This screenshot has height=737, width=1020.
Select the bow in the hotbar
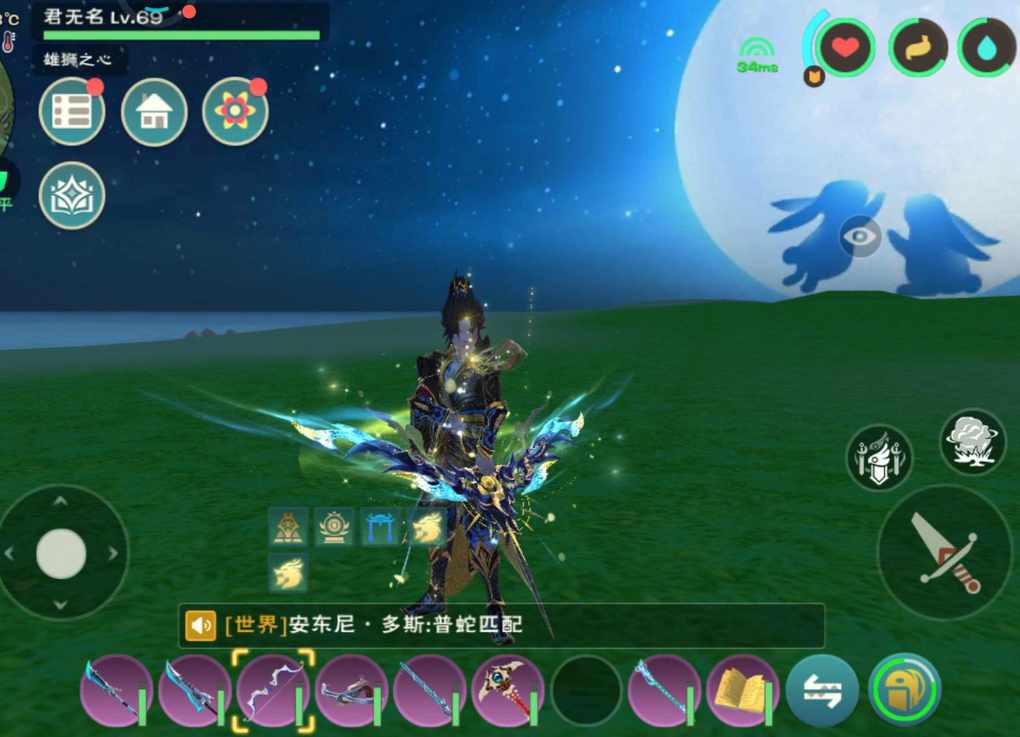point(273,690)
